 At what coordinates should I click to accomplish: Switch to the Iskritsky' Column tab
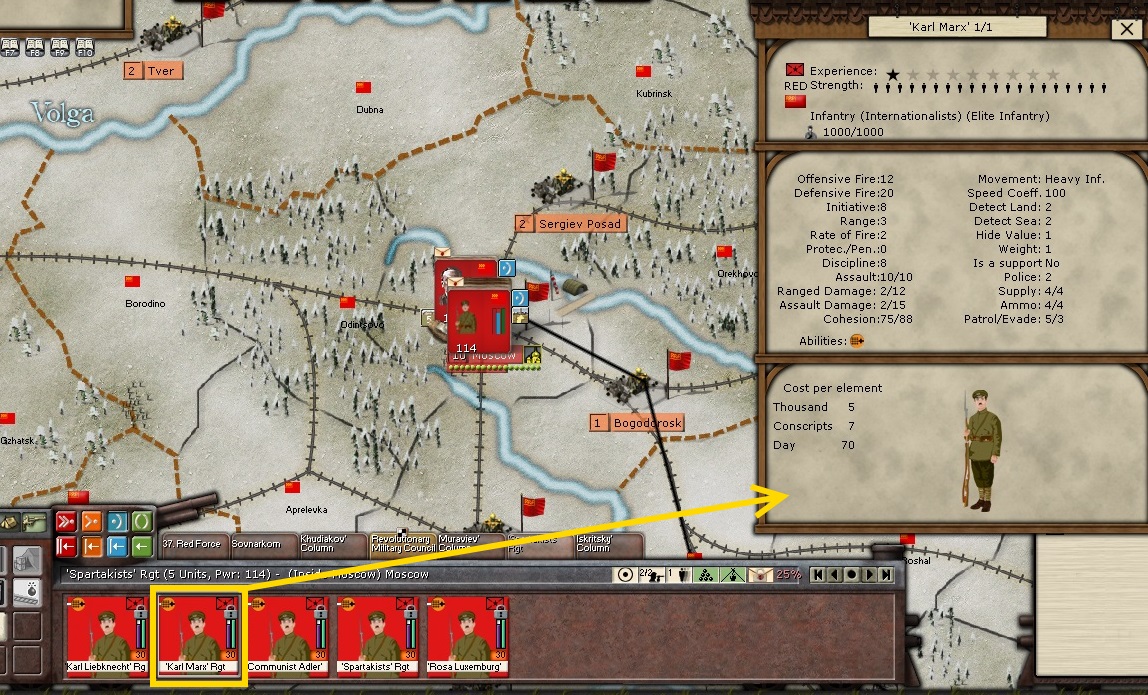point(607,545)
